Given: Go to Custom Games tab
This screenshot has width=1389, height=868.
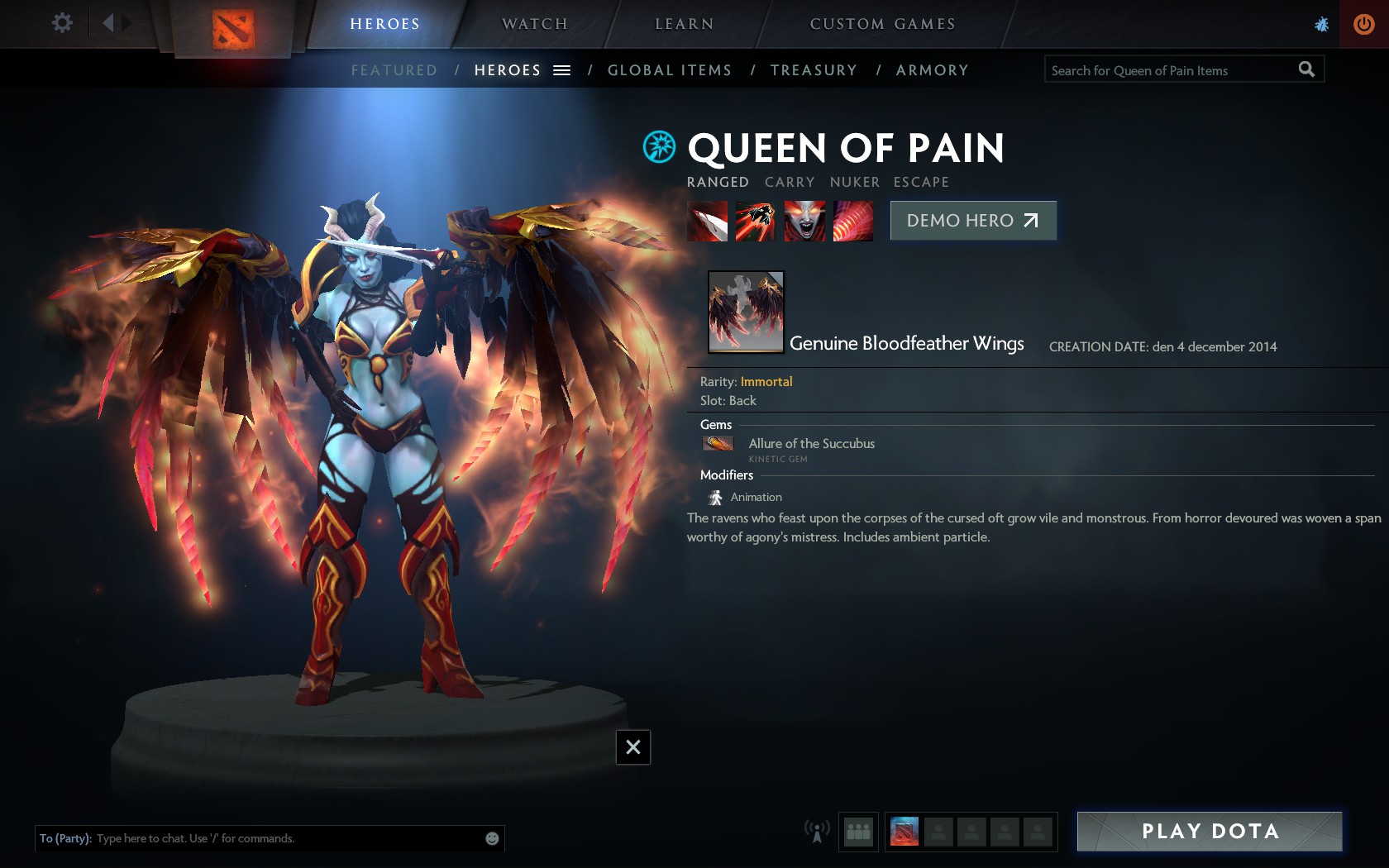Looking at the screenshot, I should pyautogui.click(x=882, y=24).
